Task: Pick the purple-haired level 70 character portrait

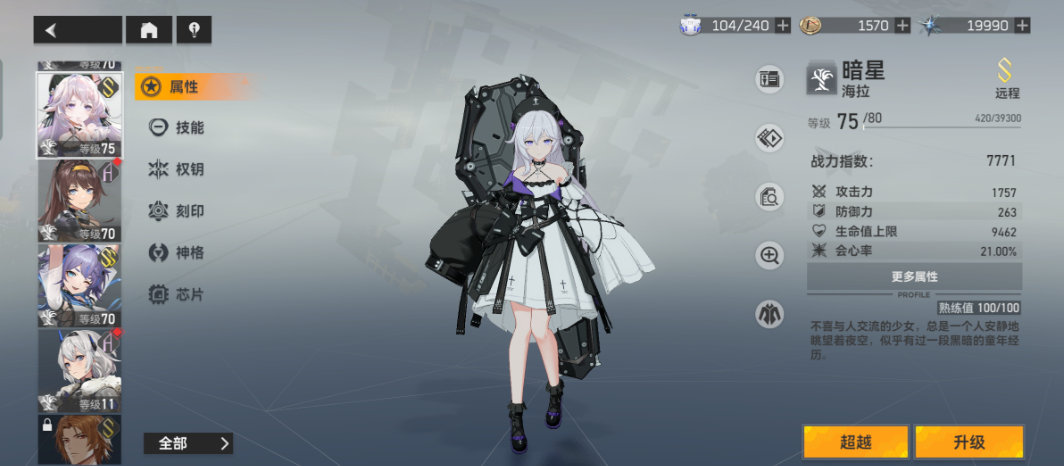Action: 79,285
